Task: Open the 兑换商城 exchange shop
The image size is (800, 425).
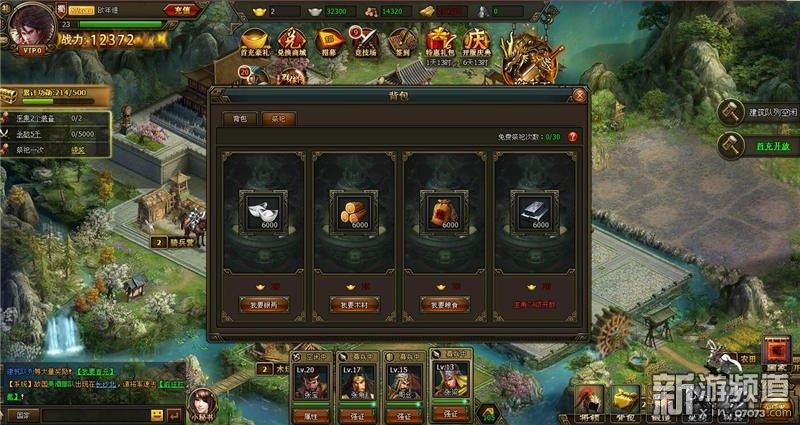Action: coord(292,42)
